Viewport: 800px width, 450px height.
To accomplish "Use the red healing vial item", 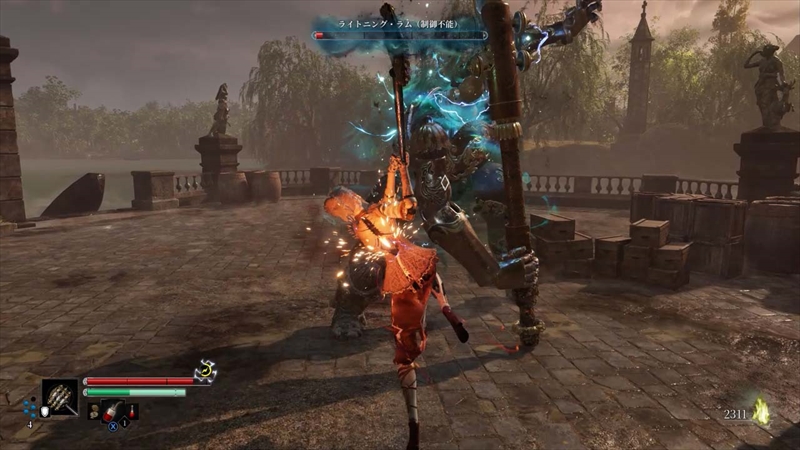I will click(x=113, y=409).
